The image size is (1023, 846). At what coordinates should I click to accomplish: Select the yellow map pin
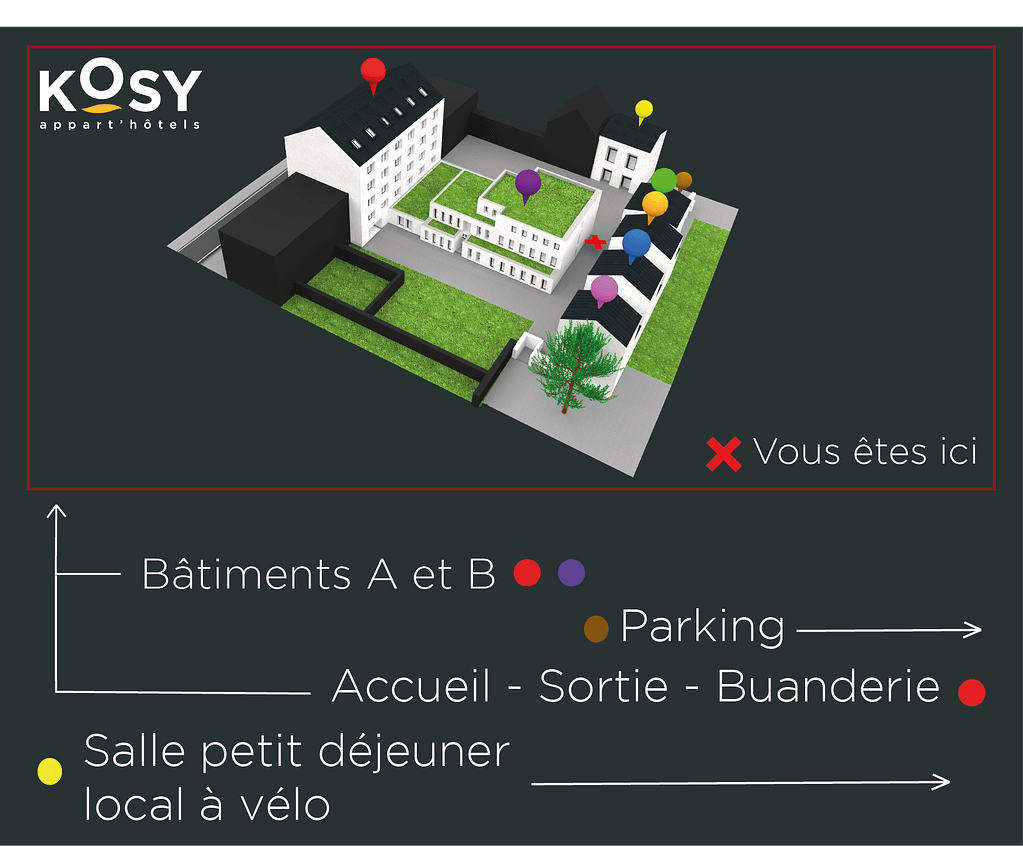[644, 108]
